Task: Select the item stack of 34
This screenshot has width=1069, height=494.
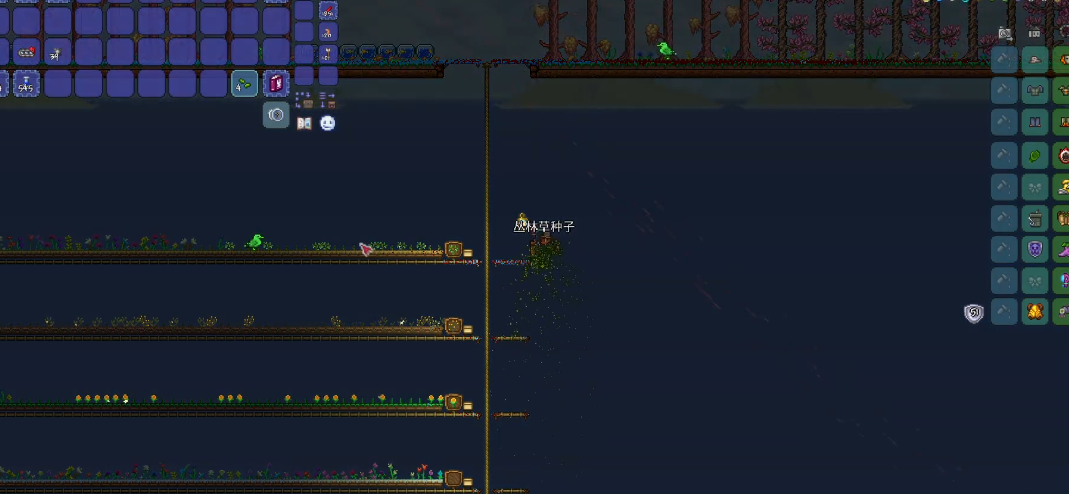Action: (57, 52)
